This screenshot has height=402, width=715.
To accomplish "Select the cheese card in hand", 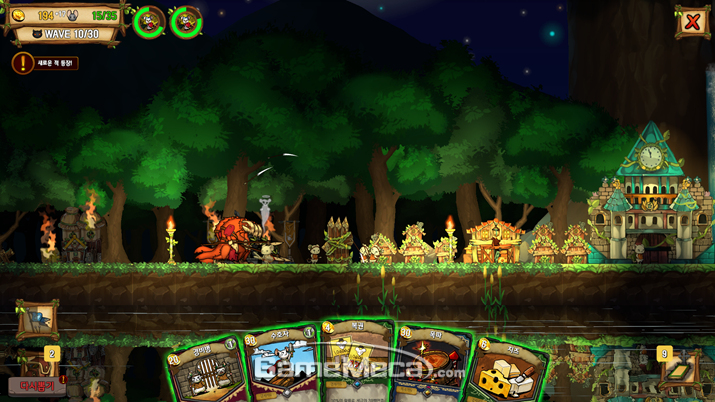I will point(509,372).
